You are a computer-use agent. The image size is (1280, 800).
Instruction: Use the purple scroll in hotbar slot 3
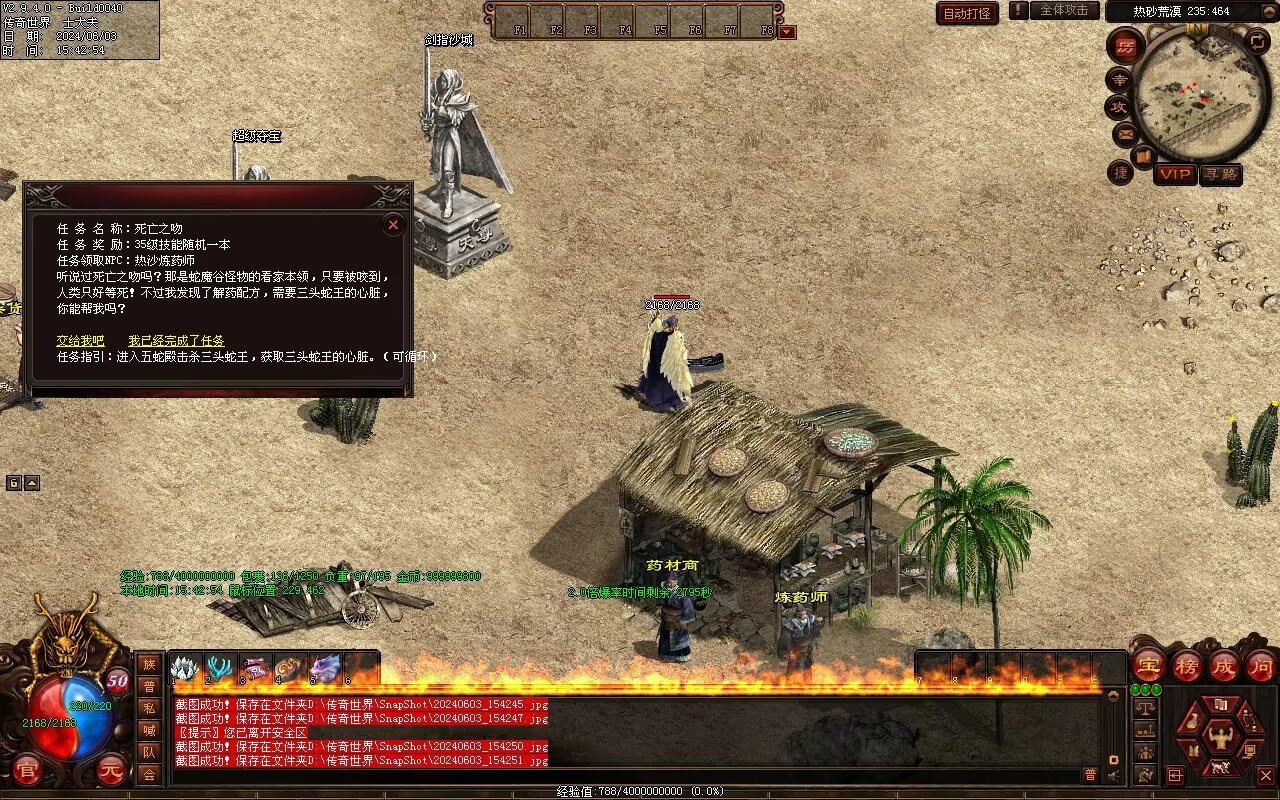pyautogui.click(x=255, y=668)
